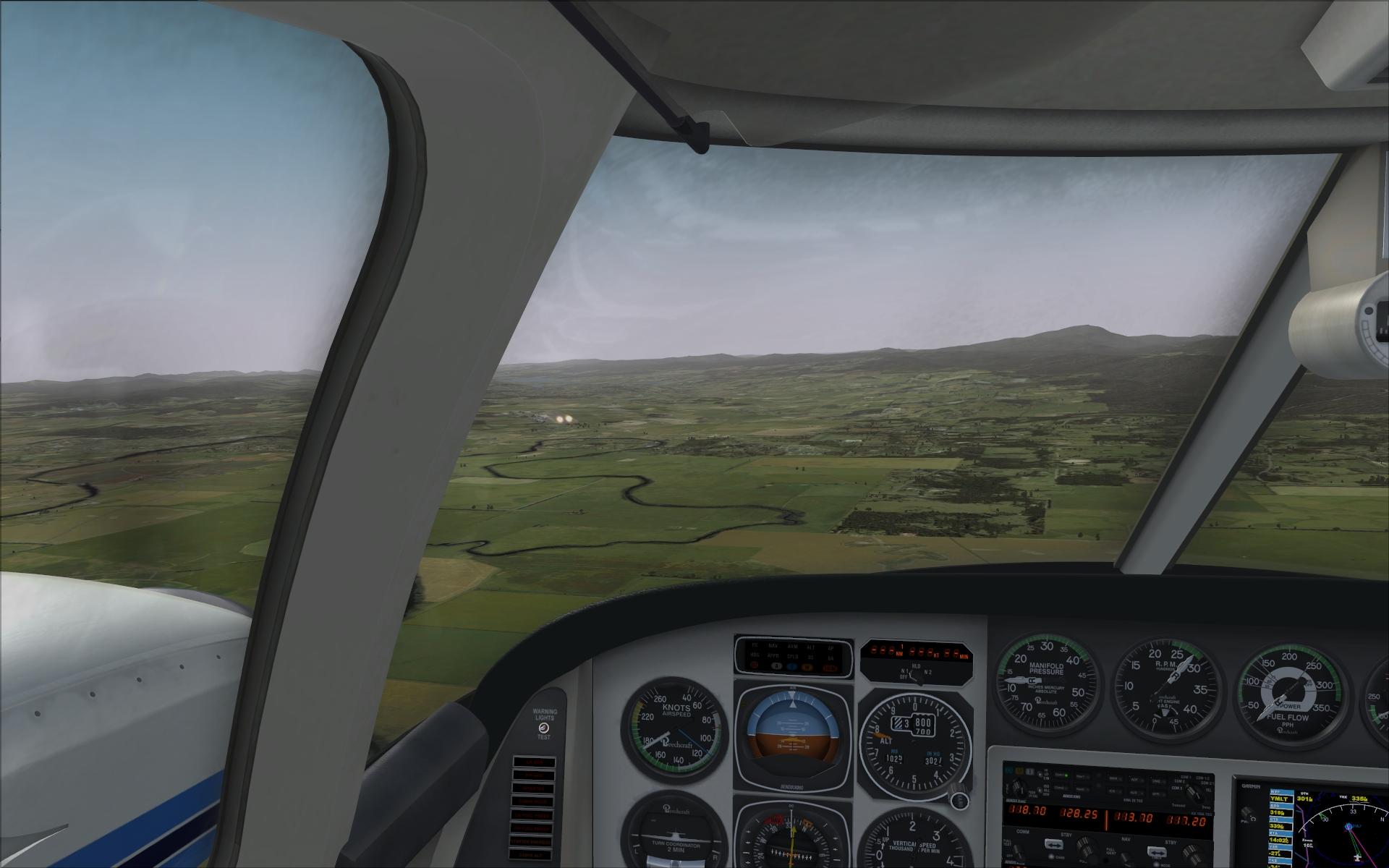The width and height of the screenshot is (1389, 868).
Task: Click the Warning Lights test button
Action: 543,728
